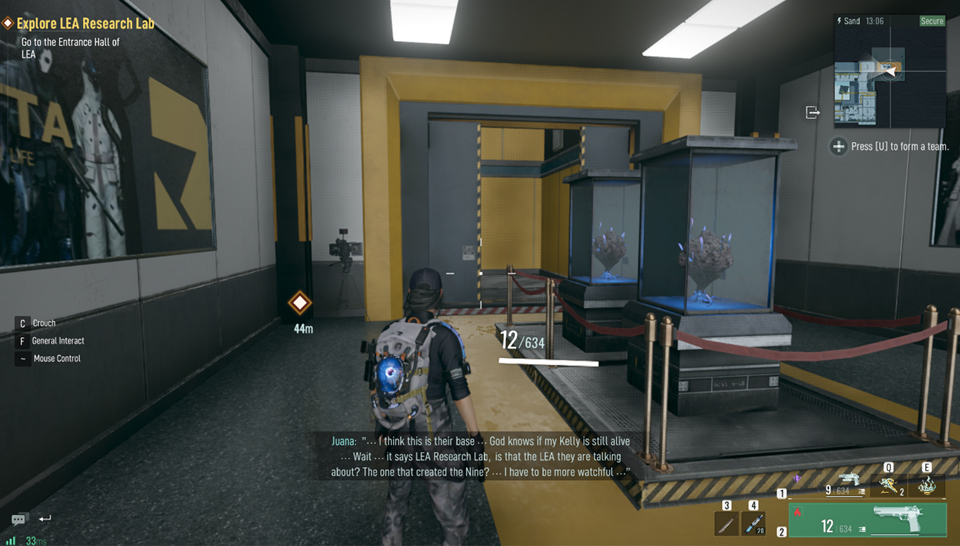The width and height of the screenshot is (960, 546).
Task: Activate the flaming bowl skill icon
Action: (927, 485)
